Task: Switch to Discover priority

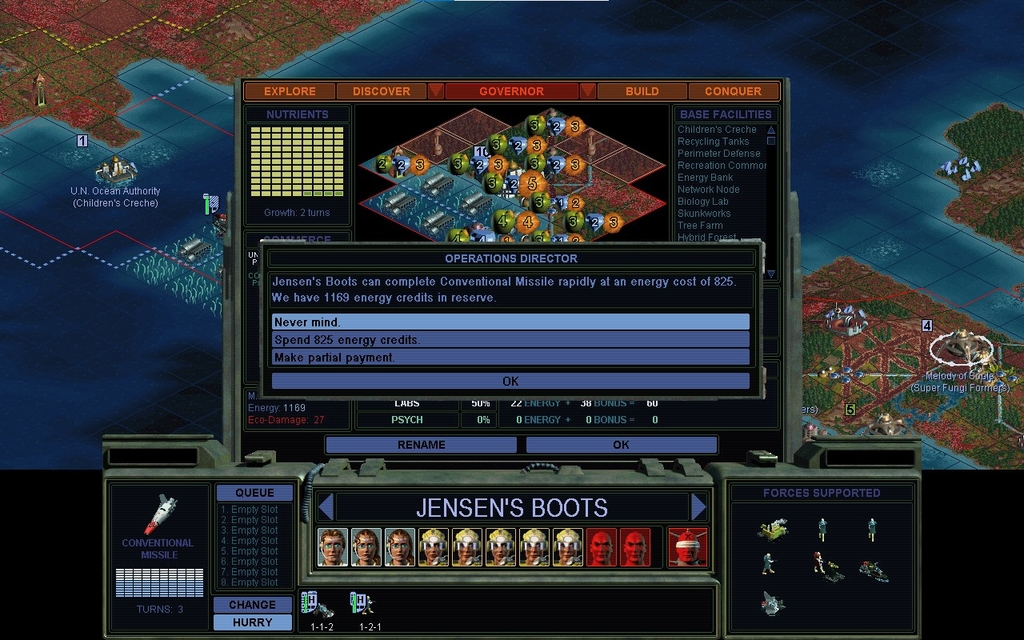Action: click(x=381, y=91)
